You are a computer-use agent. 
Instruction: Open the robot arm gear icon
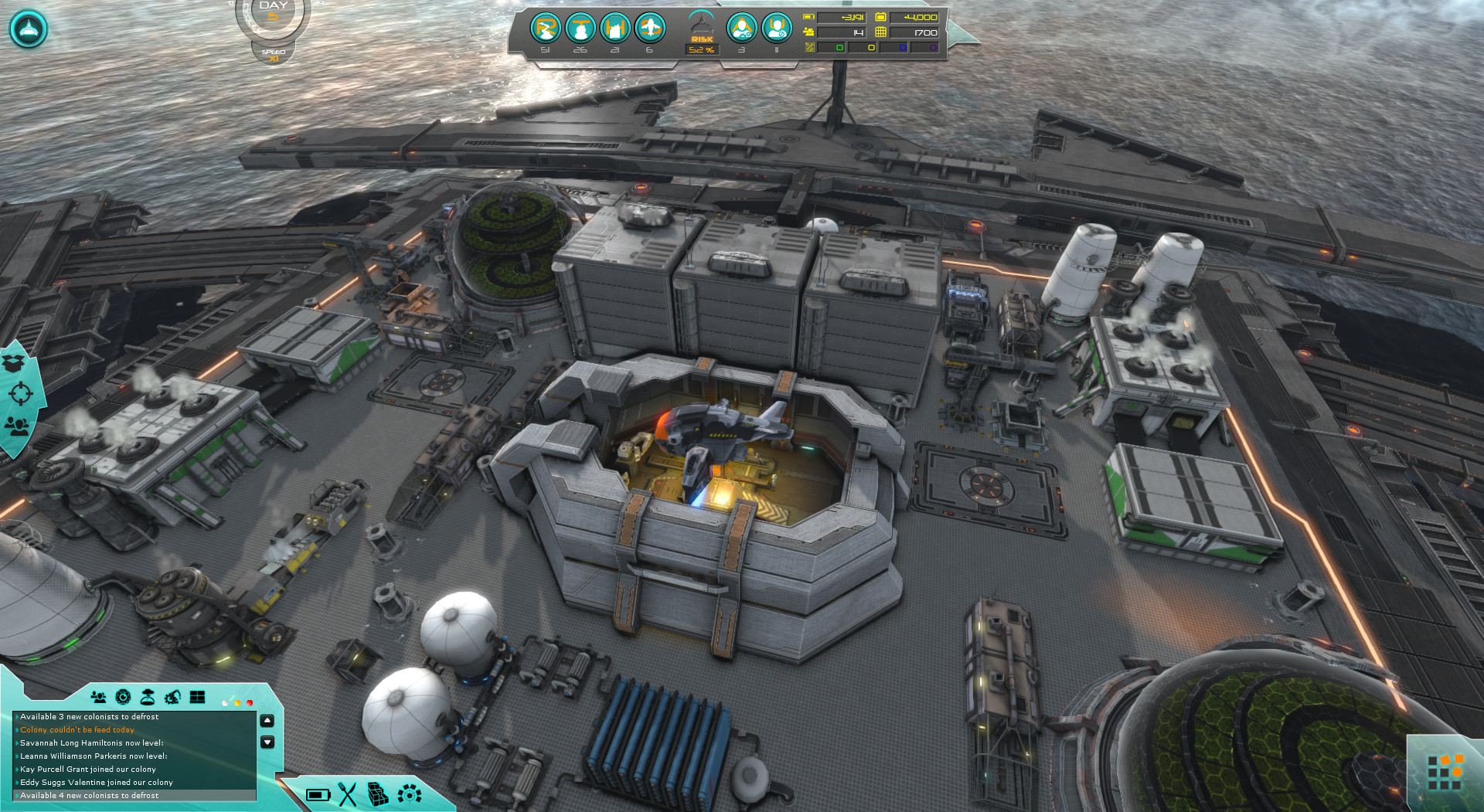coord(172,698)
